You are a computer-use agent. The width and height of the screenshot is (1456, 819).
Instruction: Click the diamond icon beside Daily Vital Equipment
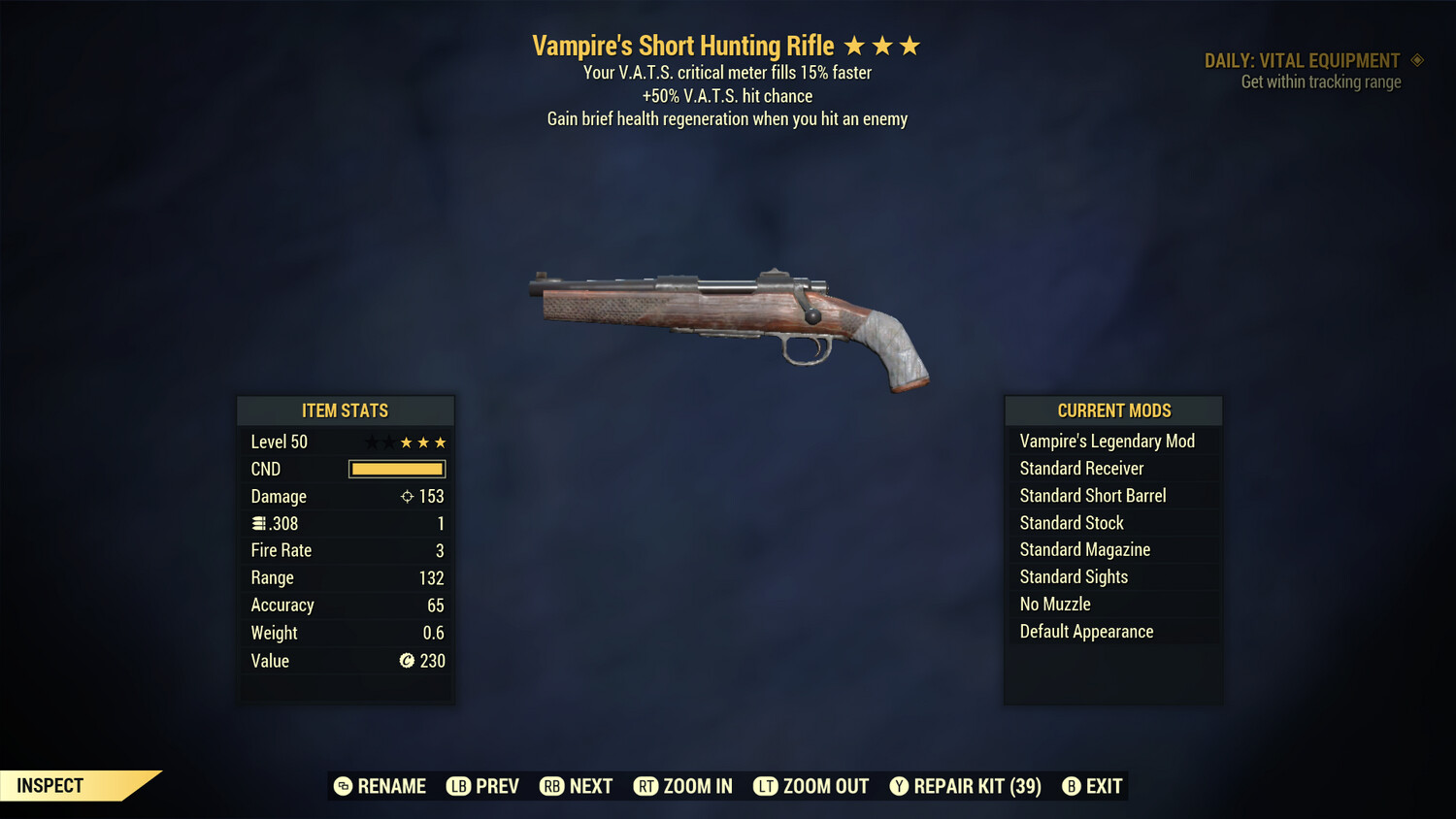1418,60
